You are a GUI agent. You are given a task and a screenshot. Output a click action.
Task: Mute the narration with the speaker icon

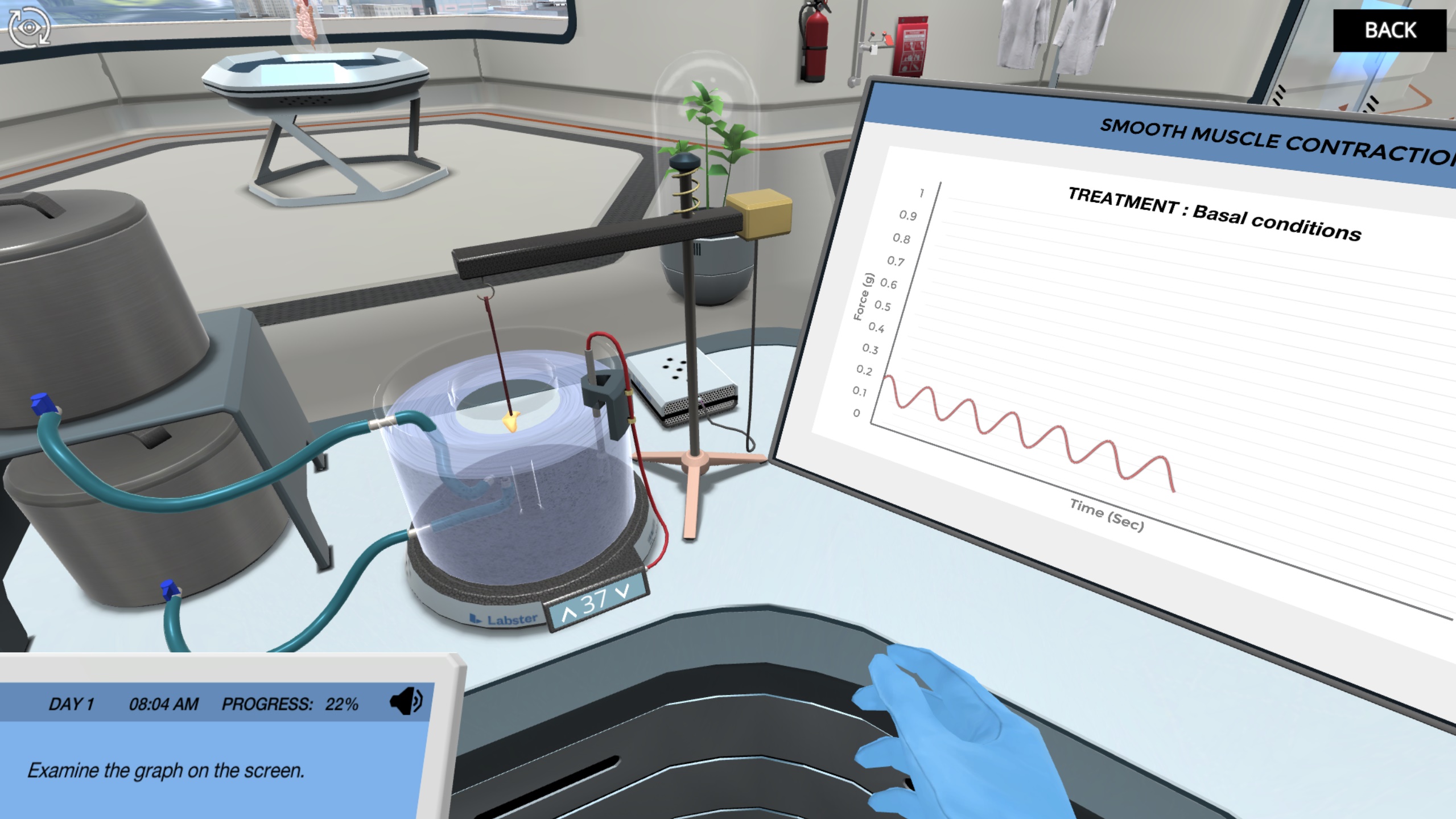(406, 701)
